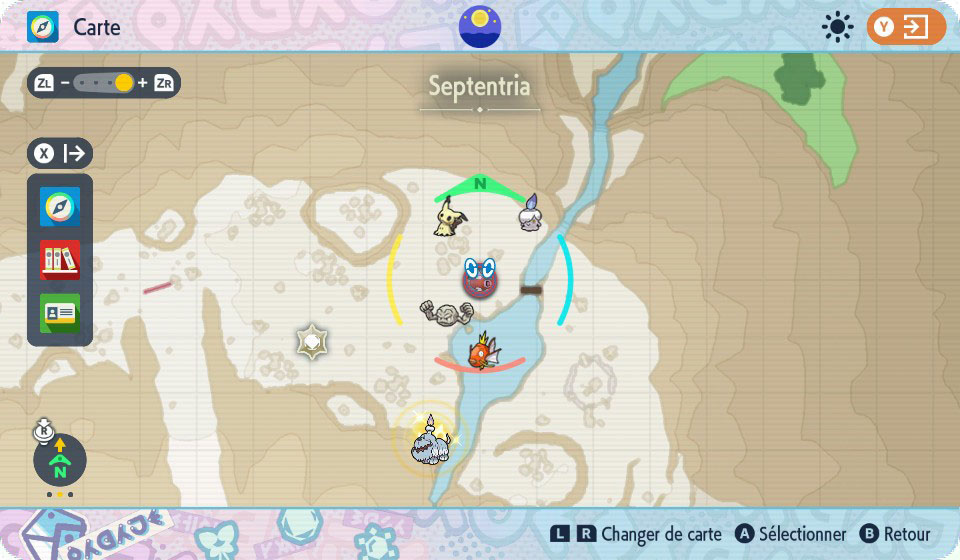960x560 pixels.
Task: Open the compass map app icon
Action: click(x=60, y=207)
